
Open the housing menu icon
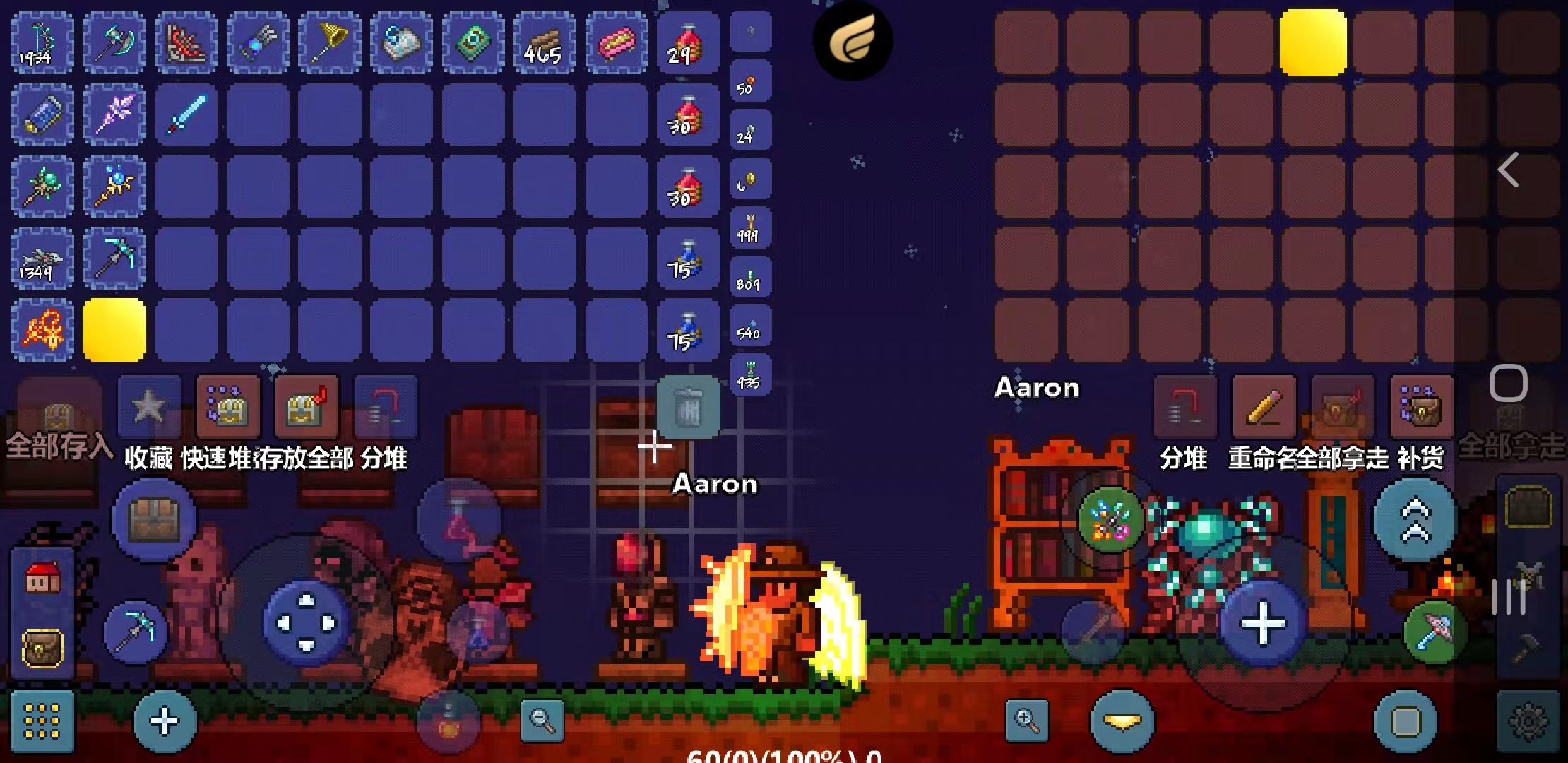pos(42,579)
